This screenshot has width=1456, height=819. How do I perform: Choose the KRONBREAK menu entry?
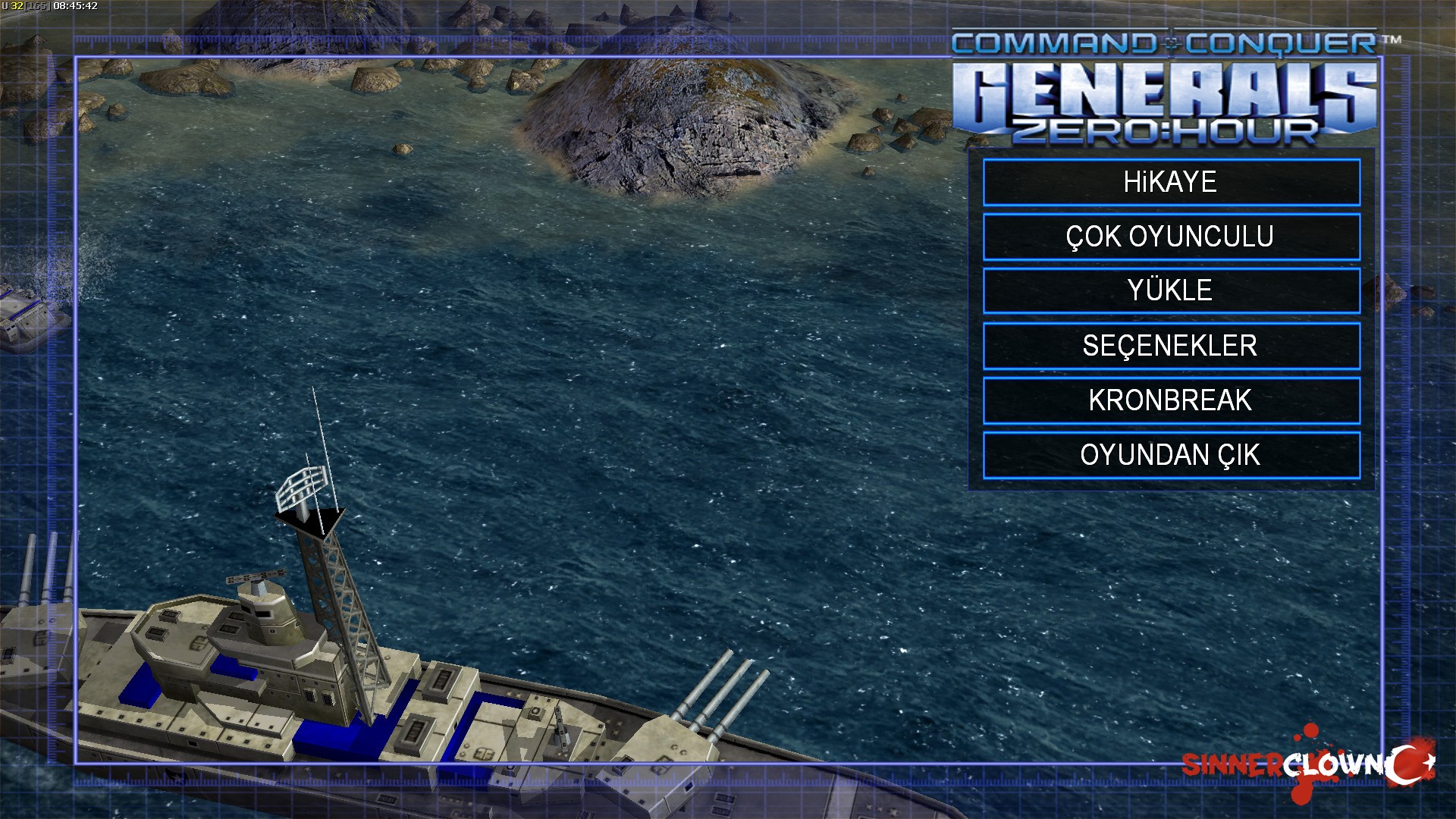click(x=1171, y=400)
